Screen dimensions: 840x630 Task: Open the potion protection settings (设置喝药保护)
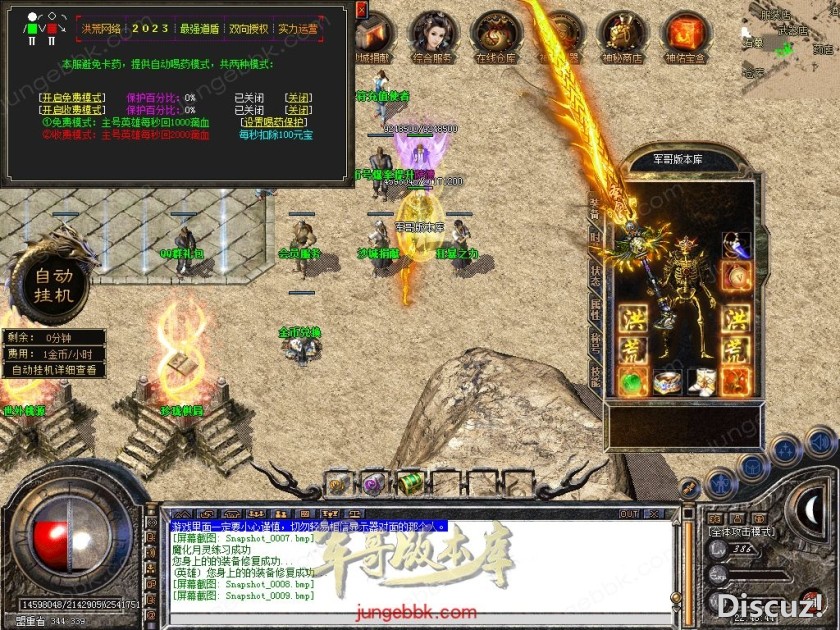[x=276, y=122]
